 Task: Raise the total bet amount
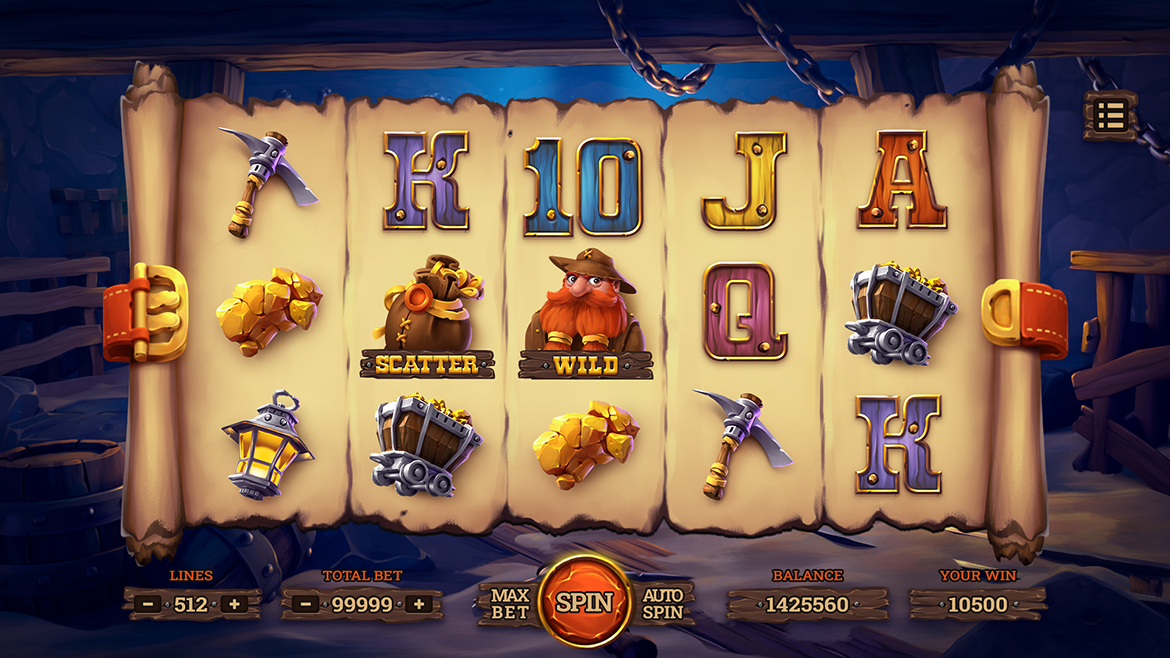419,604
